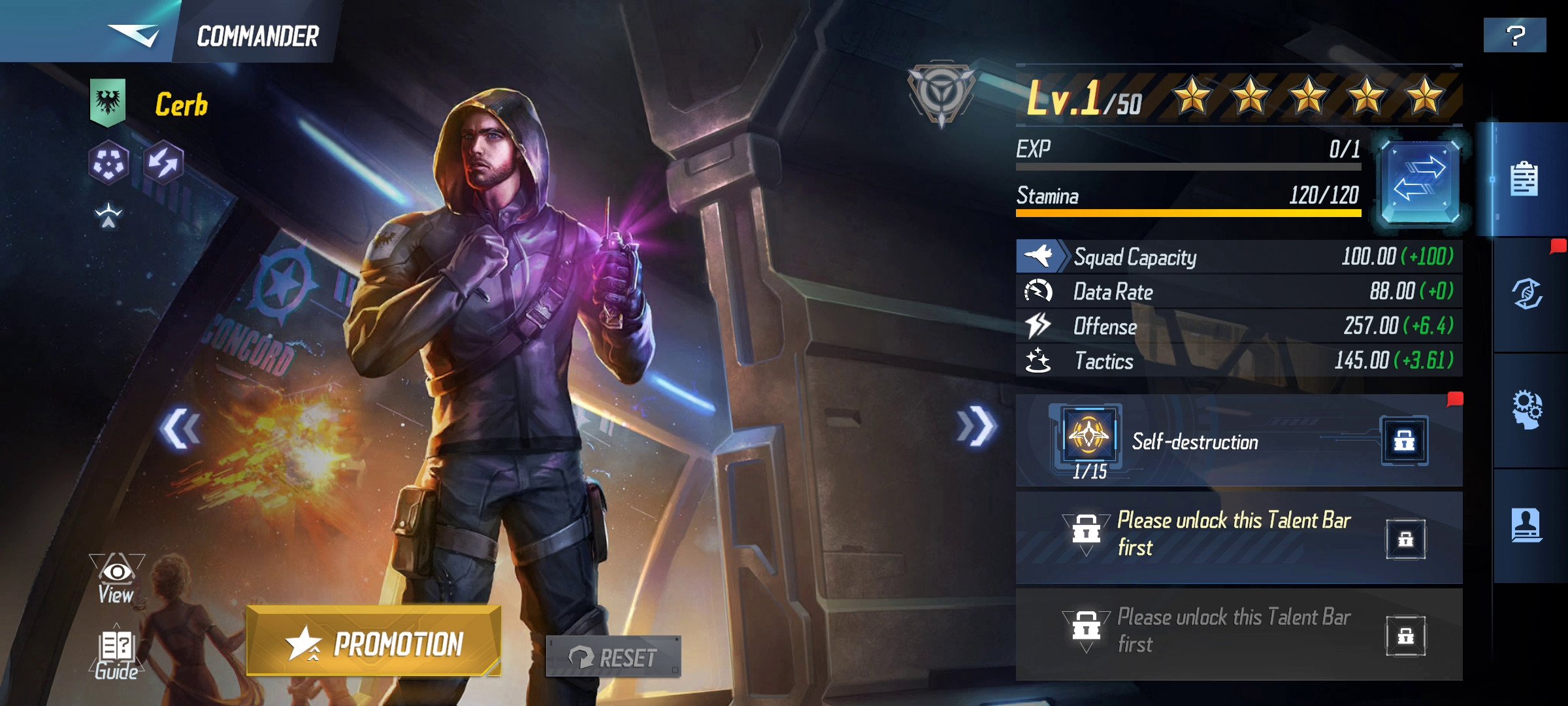The height and width of the screenshot is (706, 1568).
Task: Show the next commander with the right chevrons
Action: 975,427
